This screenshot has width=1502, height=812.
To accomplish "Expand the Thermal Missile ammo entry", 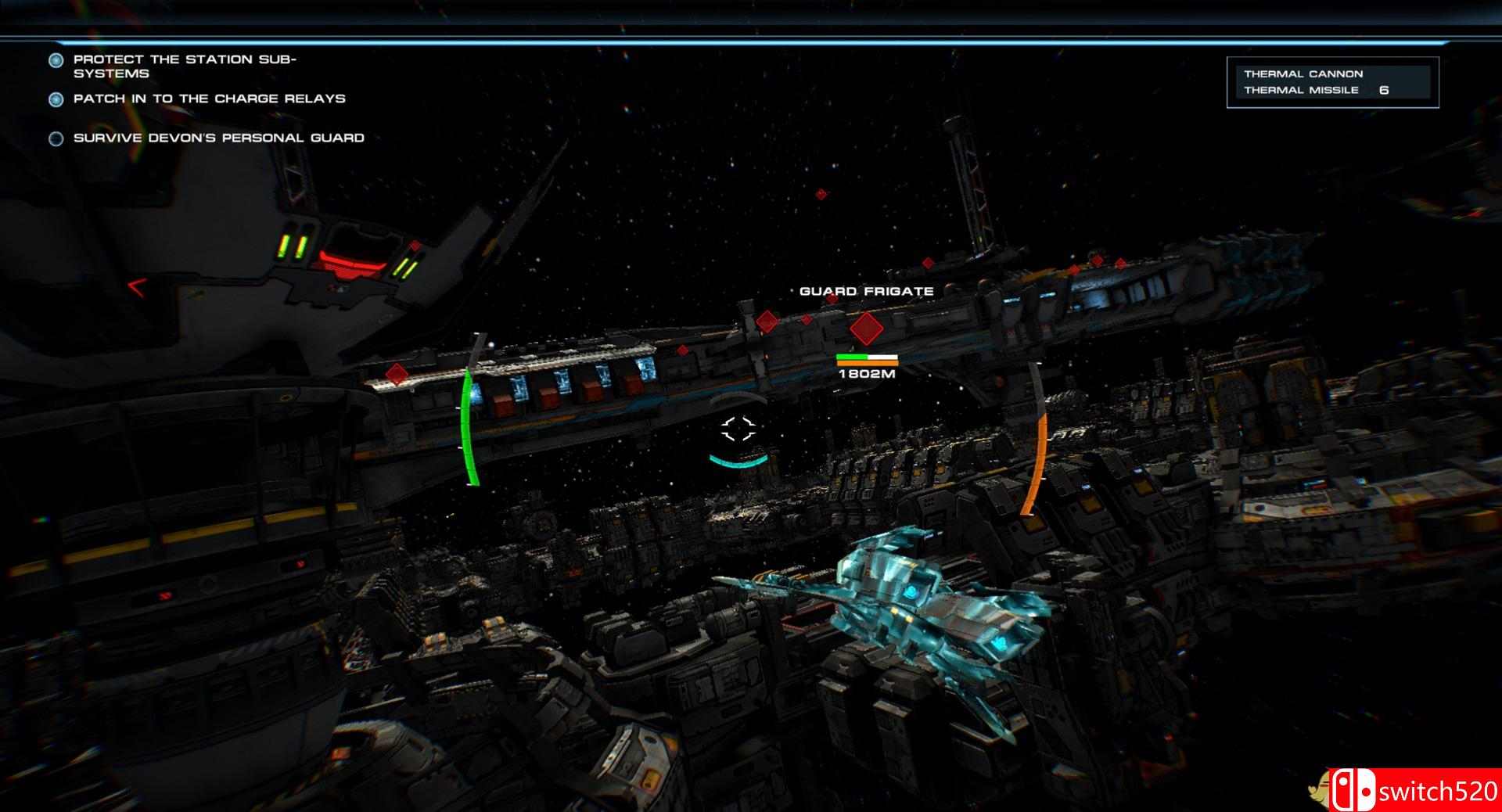I will tap(1301, 91).
